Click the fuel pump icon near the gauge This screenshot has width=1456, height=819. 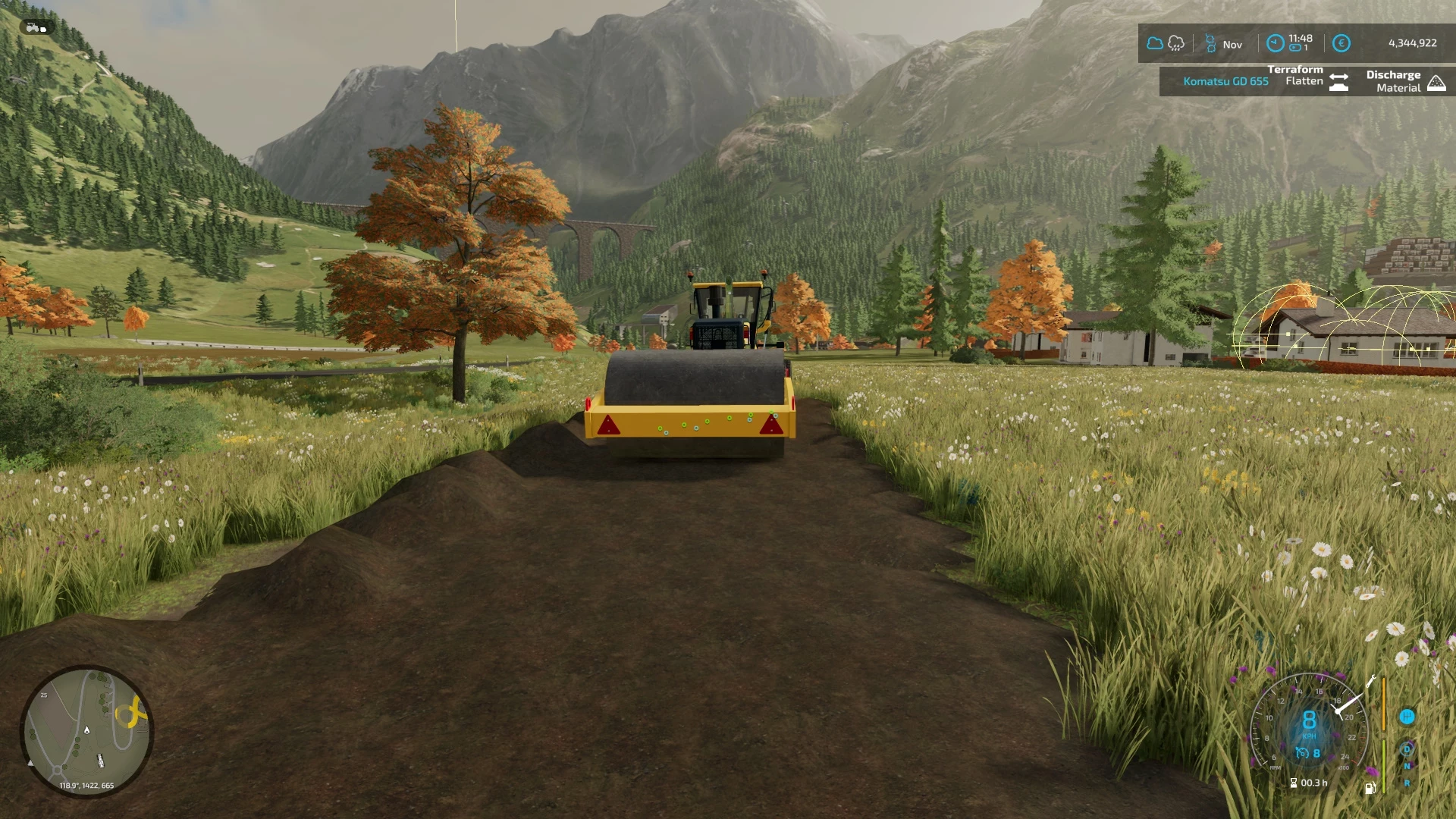pos(1370,789)
